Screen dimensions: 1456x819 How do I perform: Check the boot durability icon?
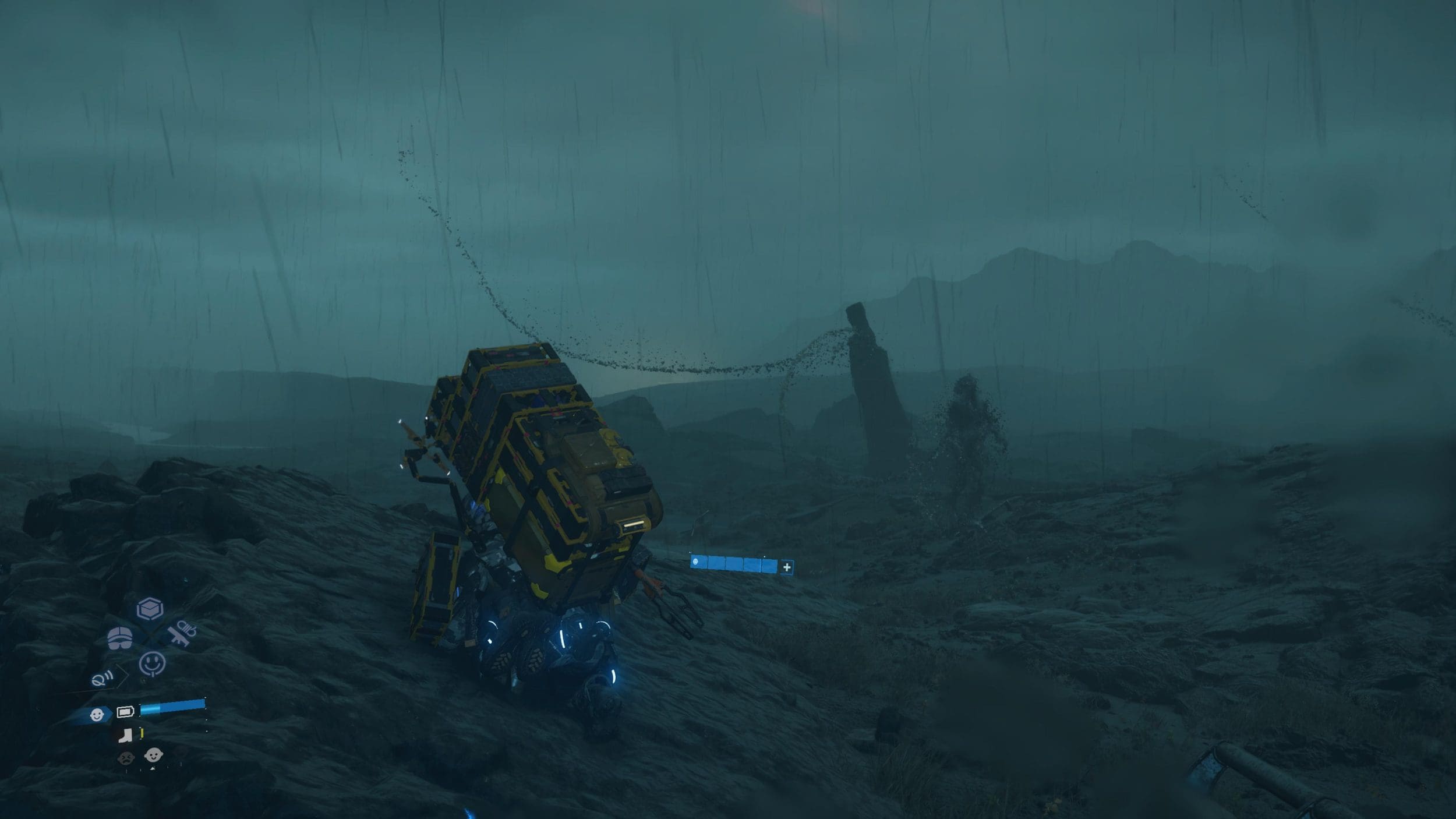click(x=124, y=736)
